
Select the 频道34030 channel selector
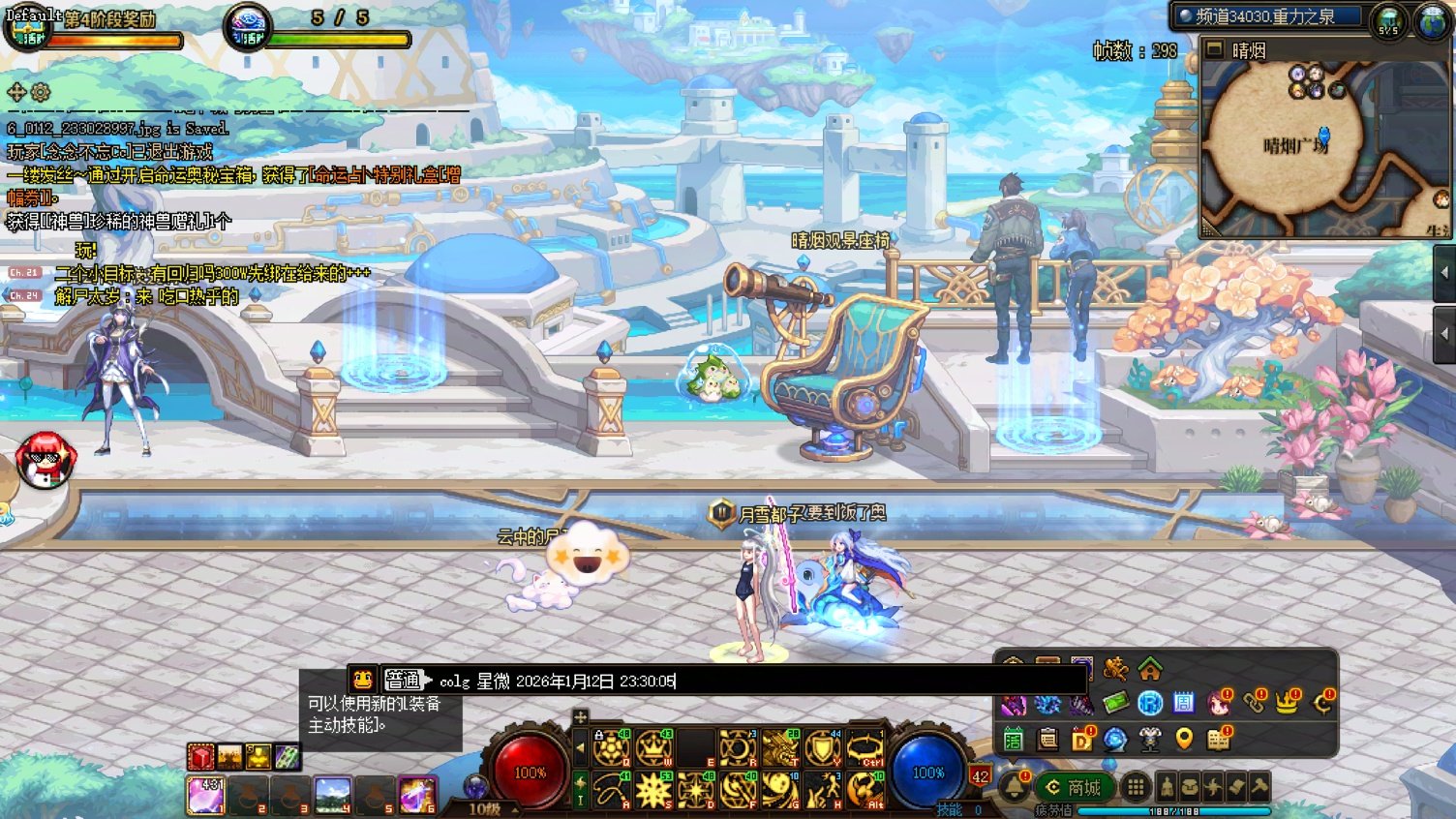1268,16
